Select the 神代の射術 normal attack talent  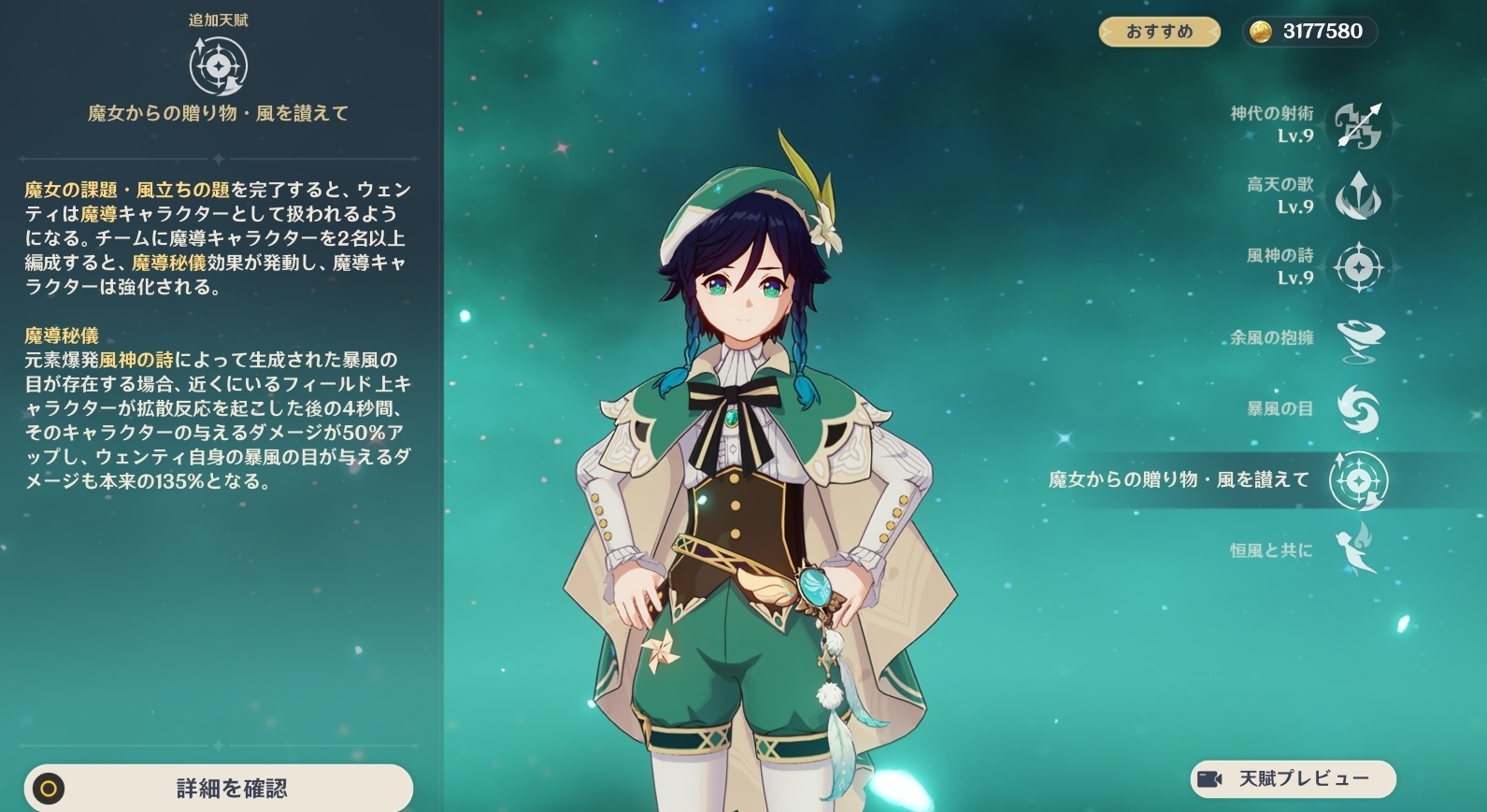tap(1359, 125)
